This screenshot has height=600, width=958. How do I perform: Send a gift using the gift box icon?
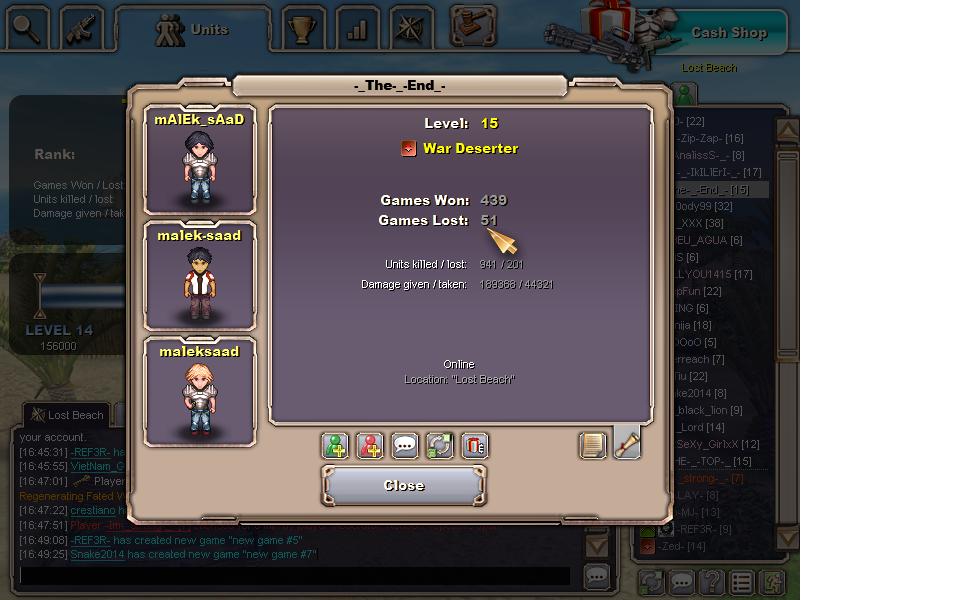[x=475, y=446]
